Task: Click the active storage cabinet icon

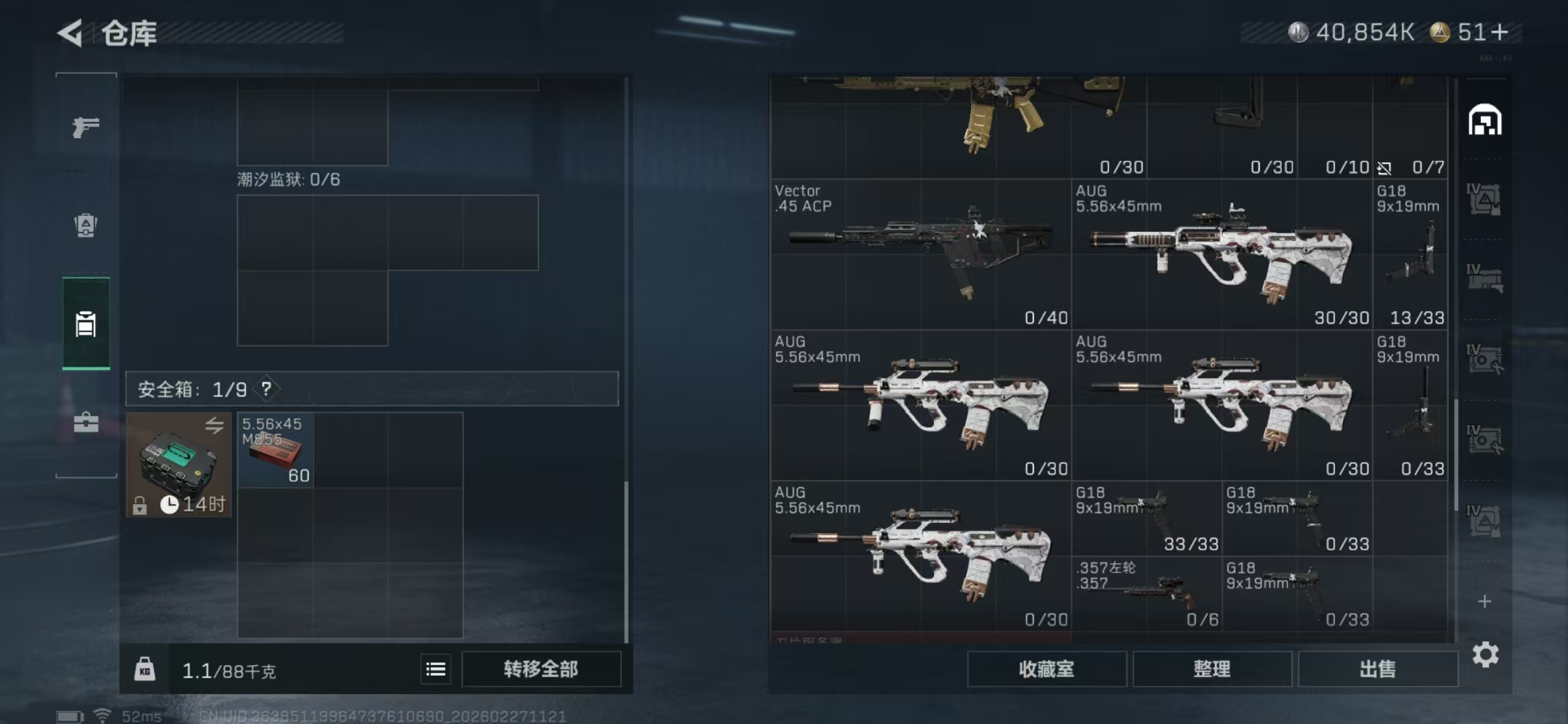Action: 84,324
